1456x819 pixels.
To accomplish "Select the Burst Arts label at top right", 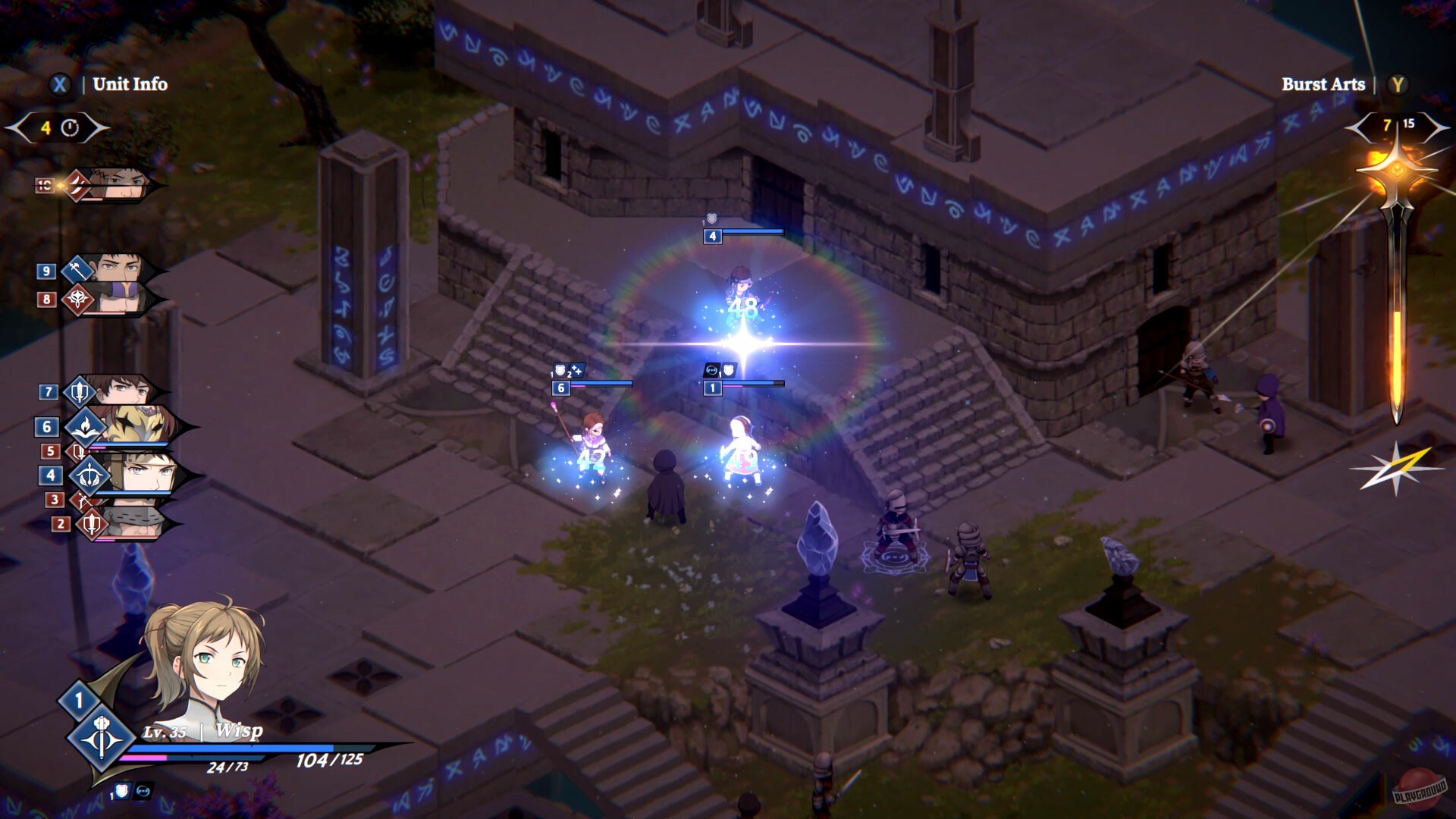I will [1323, 85].
